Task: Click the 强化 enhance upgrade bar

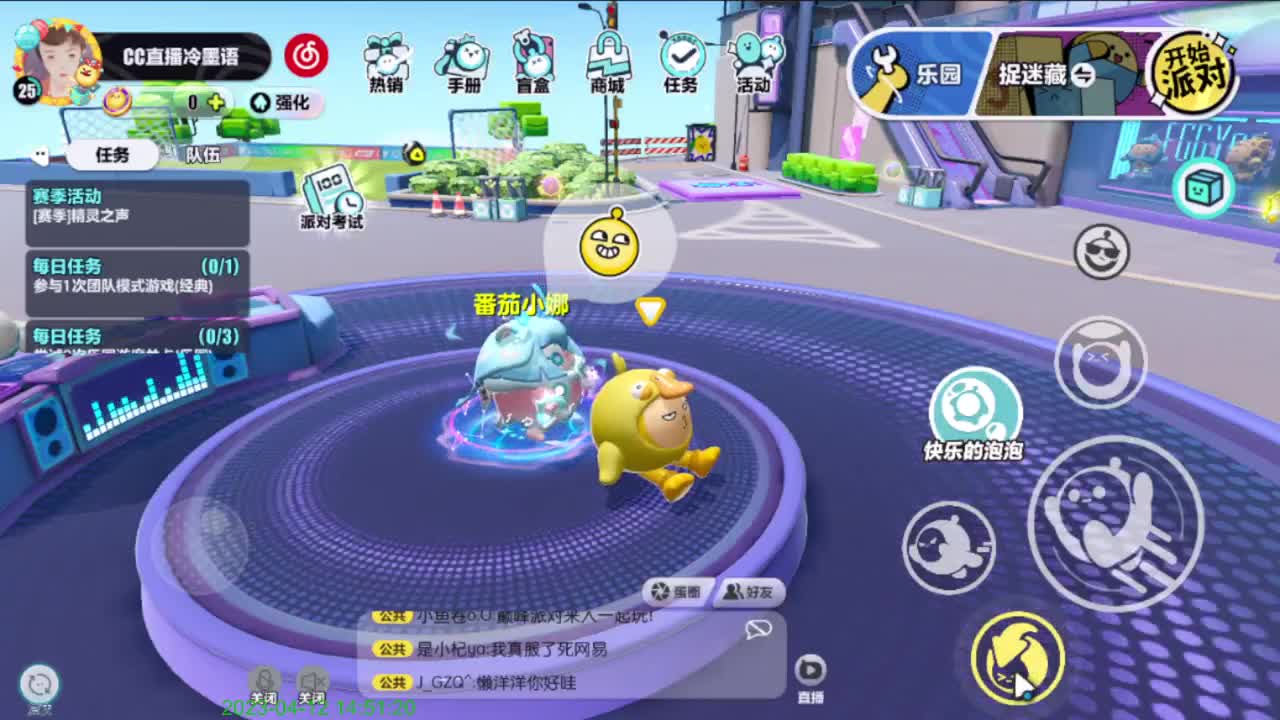Action: (286, 103)
